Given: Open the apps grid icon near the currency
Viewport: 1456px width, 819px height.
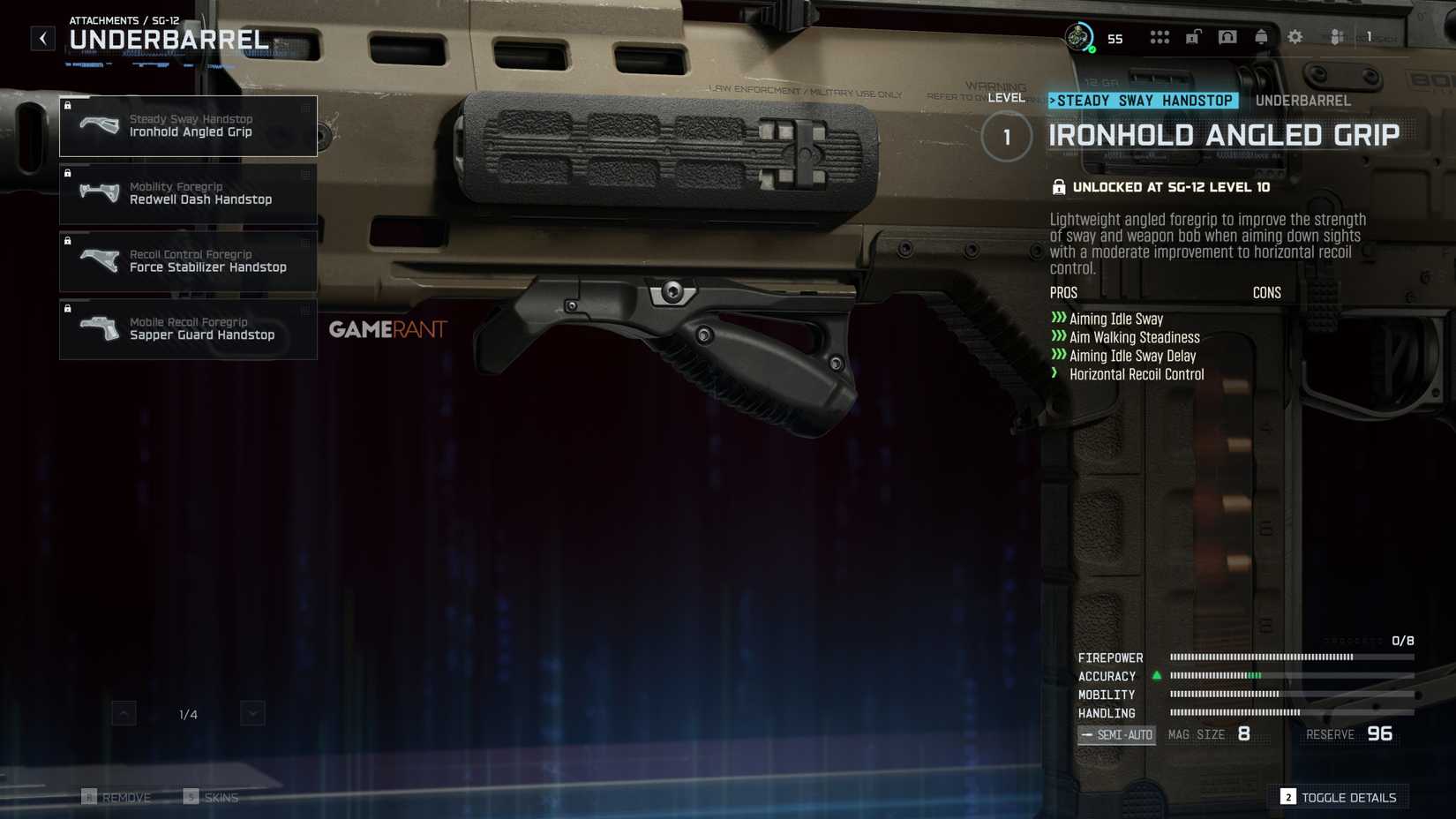Looking at the screenshot, I should tap(1159, 37).
